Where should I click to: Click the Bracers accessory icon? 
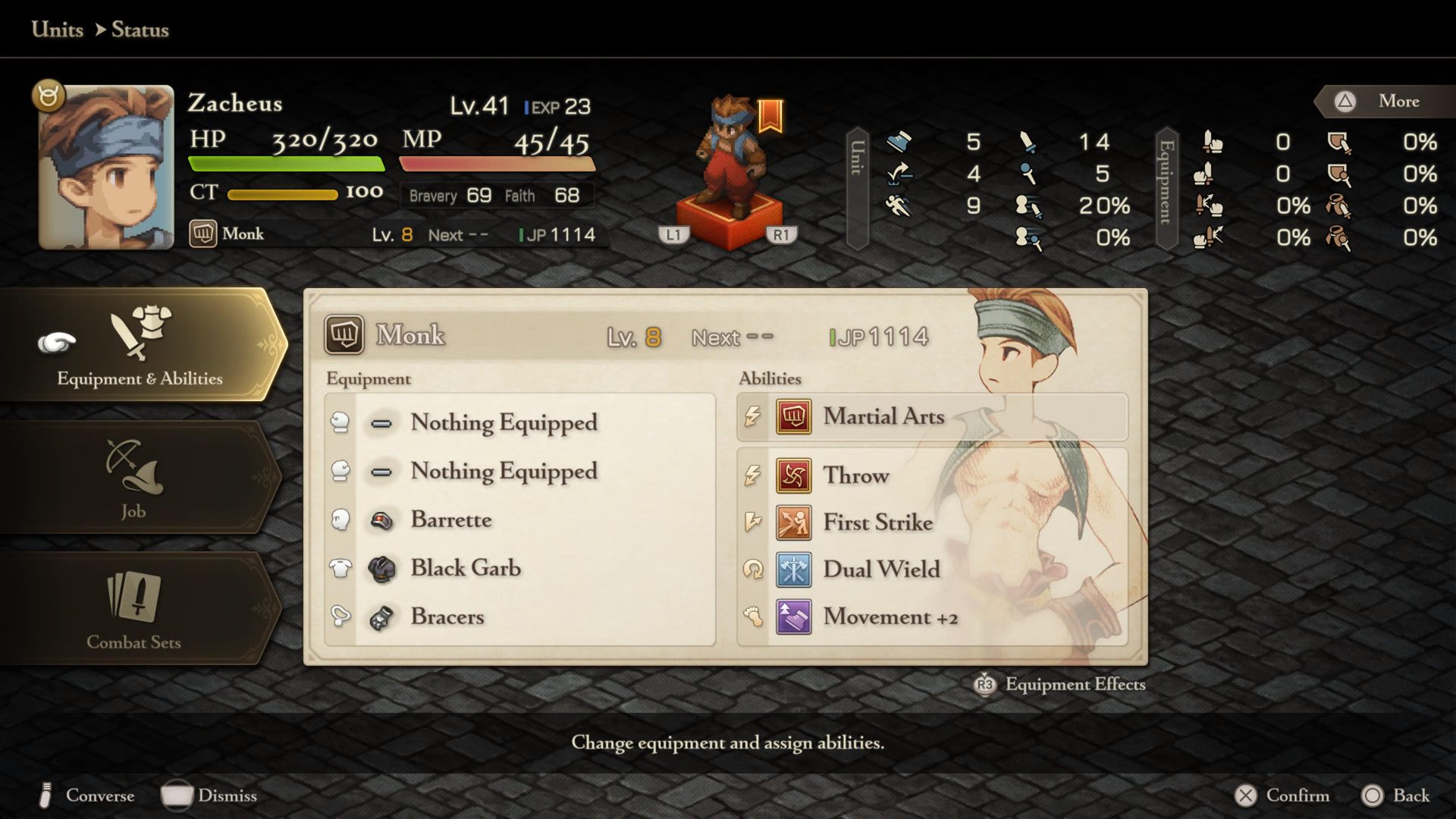point(383,617)
